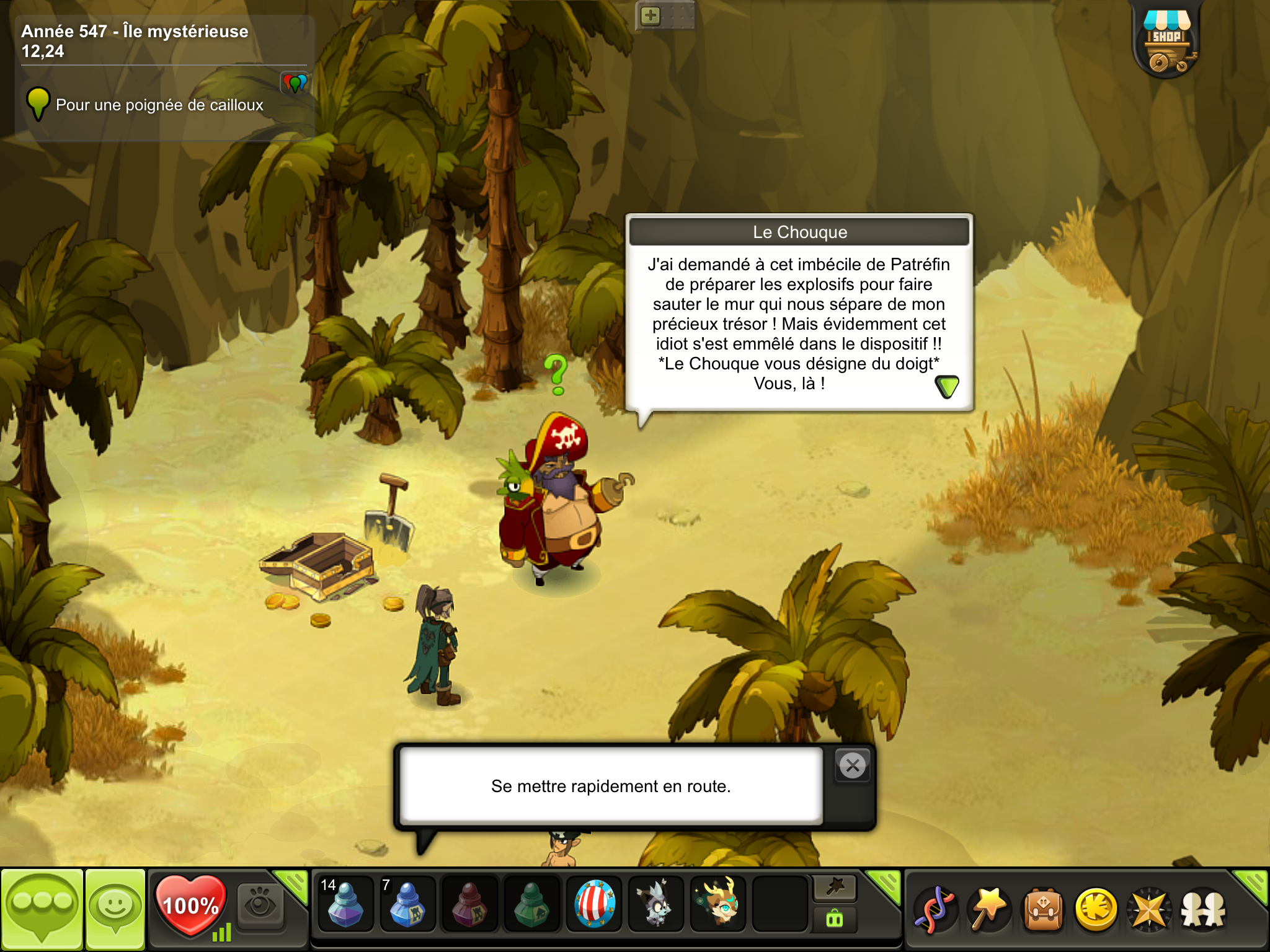Open the star wand spells menu
This screenshot has height=952, width=1270.
(x=989, y=910)
